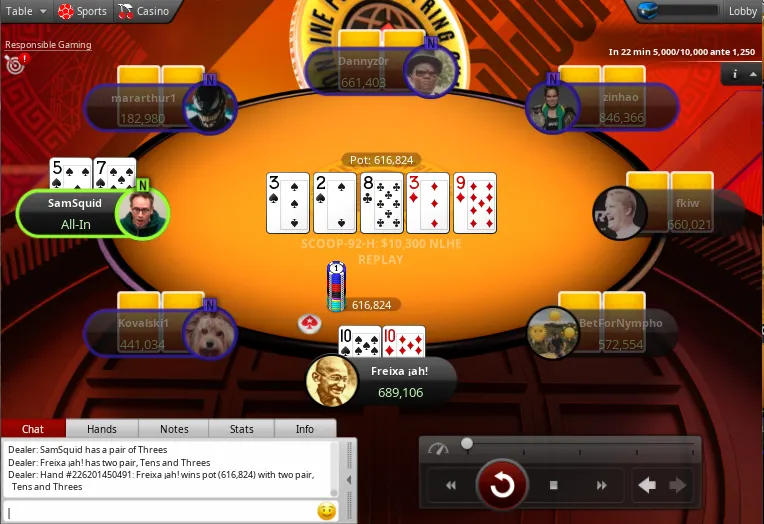Open the emoji picker in chat
The image size is (764, 524).
pos(326,512)
